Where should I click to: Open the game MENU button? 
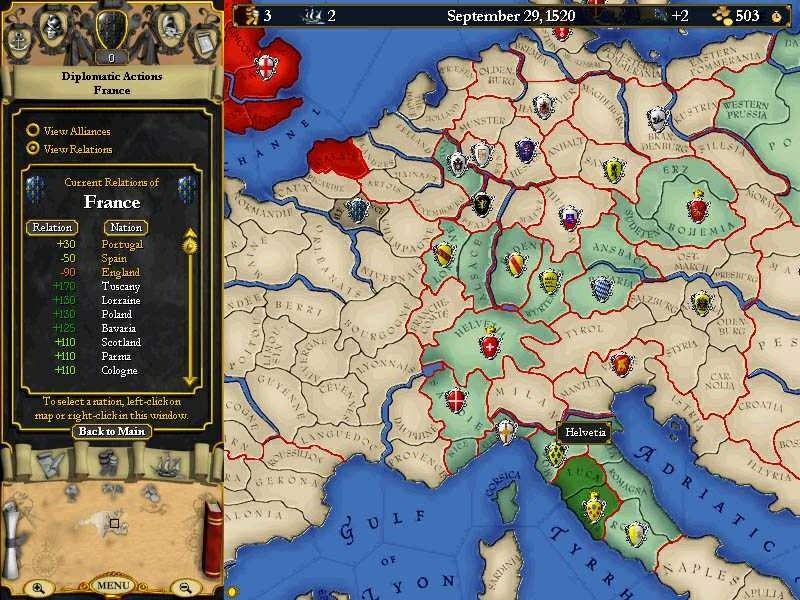click(111, 584)
